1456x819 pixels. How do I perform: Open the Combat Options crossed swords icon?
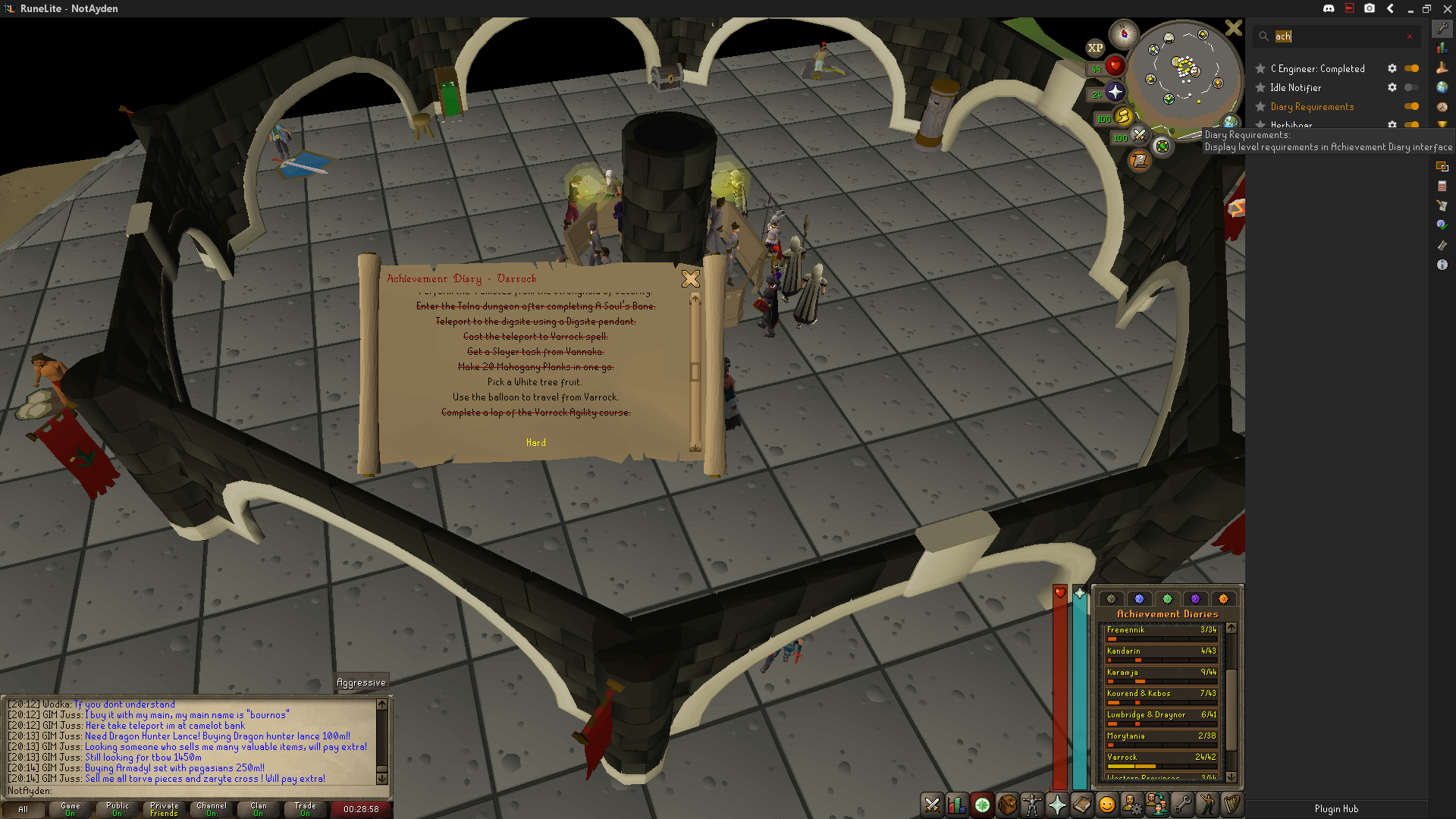[931, 805]
